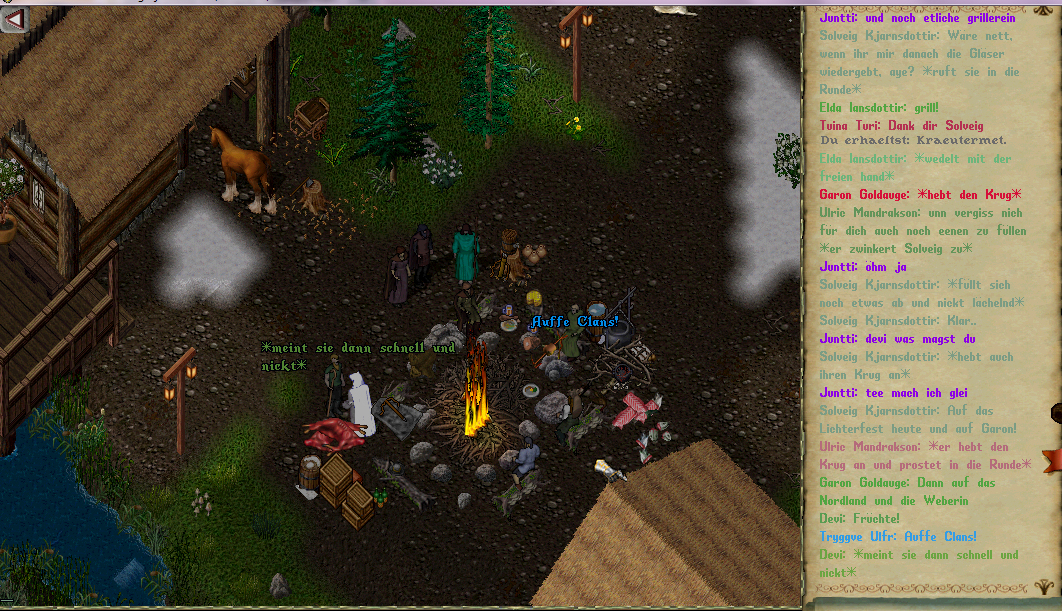Select the 'Tryggve Ulfr: Auffe Clans!' journal line
1062x611 pixels.
[898, 537]
